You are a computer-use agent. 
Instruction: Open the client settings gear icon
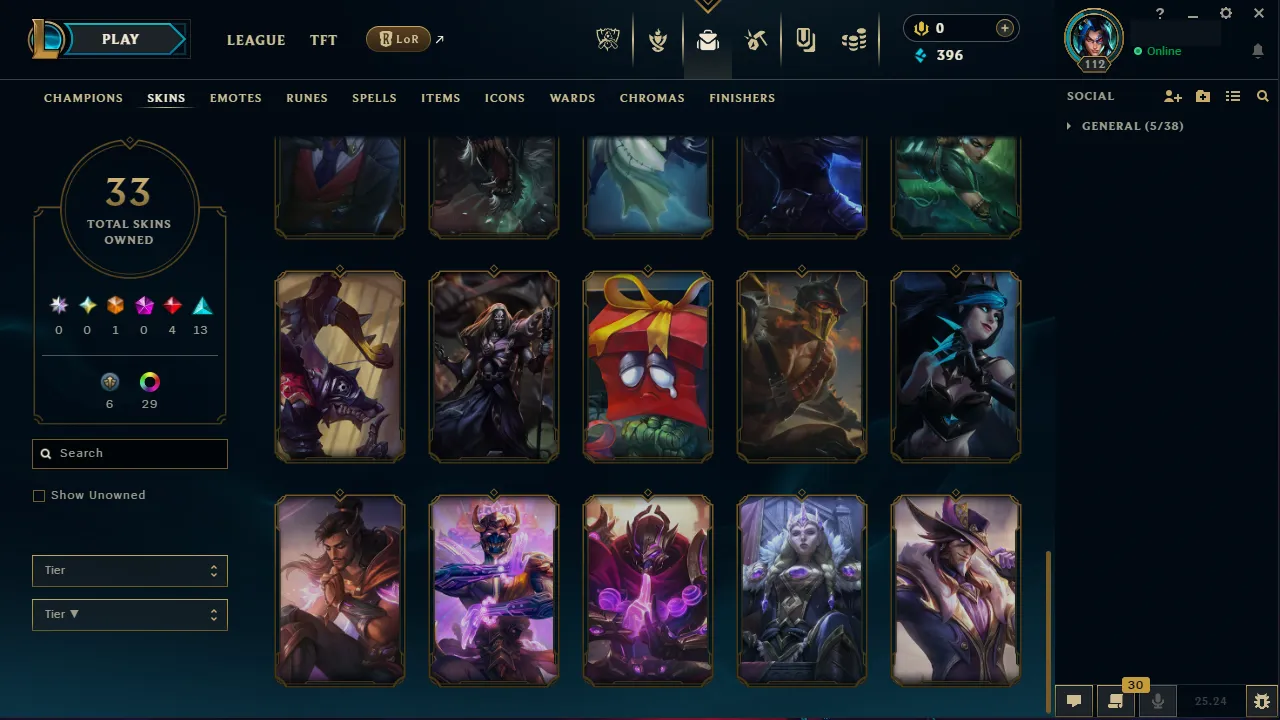1225,13
